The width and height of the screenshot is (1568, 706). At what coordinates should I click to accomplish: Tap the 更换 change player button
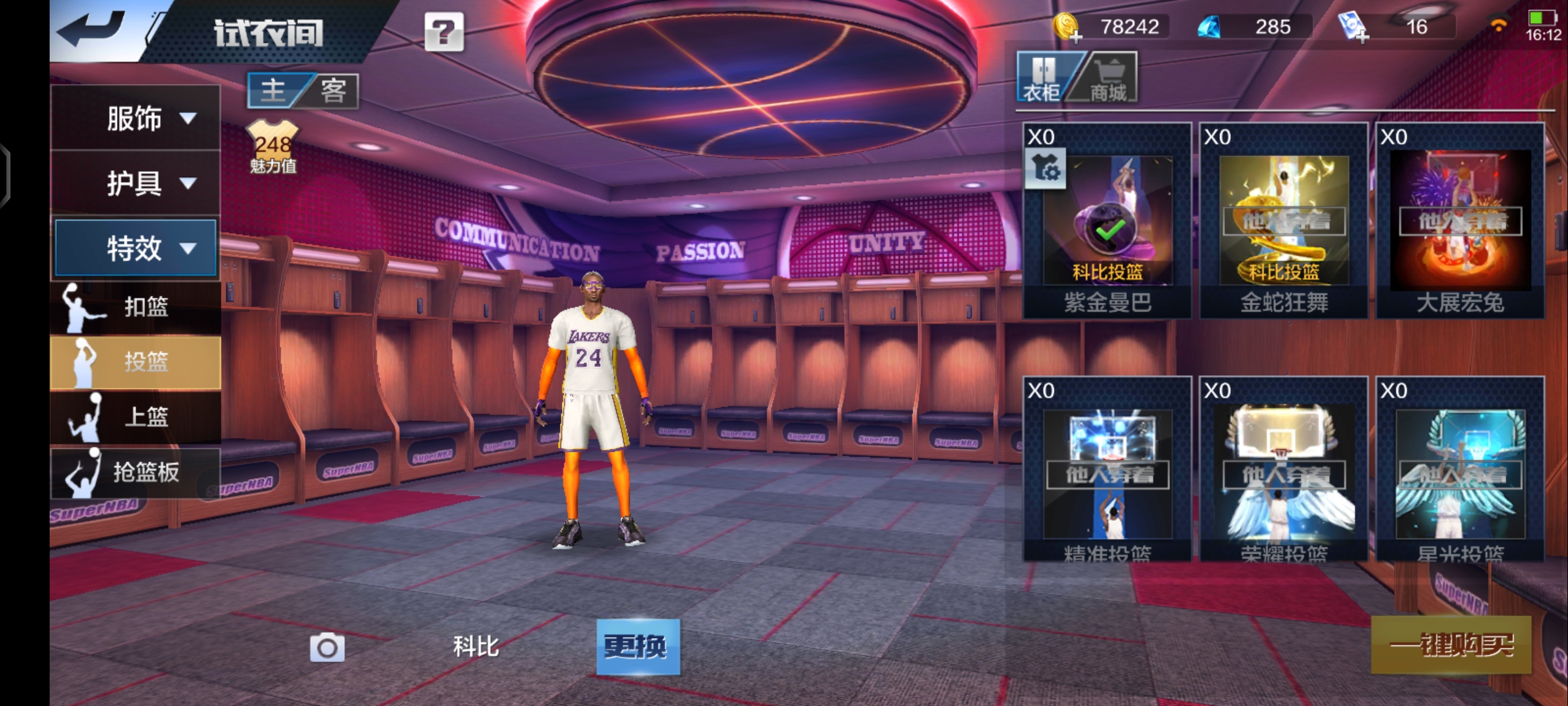[x=638, y=647]
